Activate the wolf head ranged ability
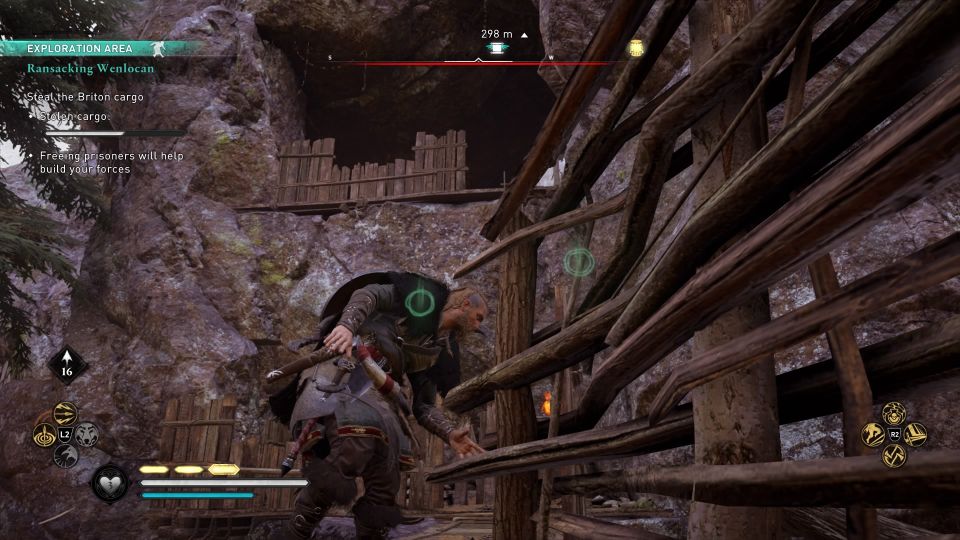The height and width of the screenshot is (540, 960). 88,435
